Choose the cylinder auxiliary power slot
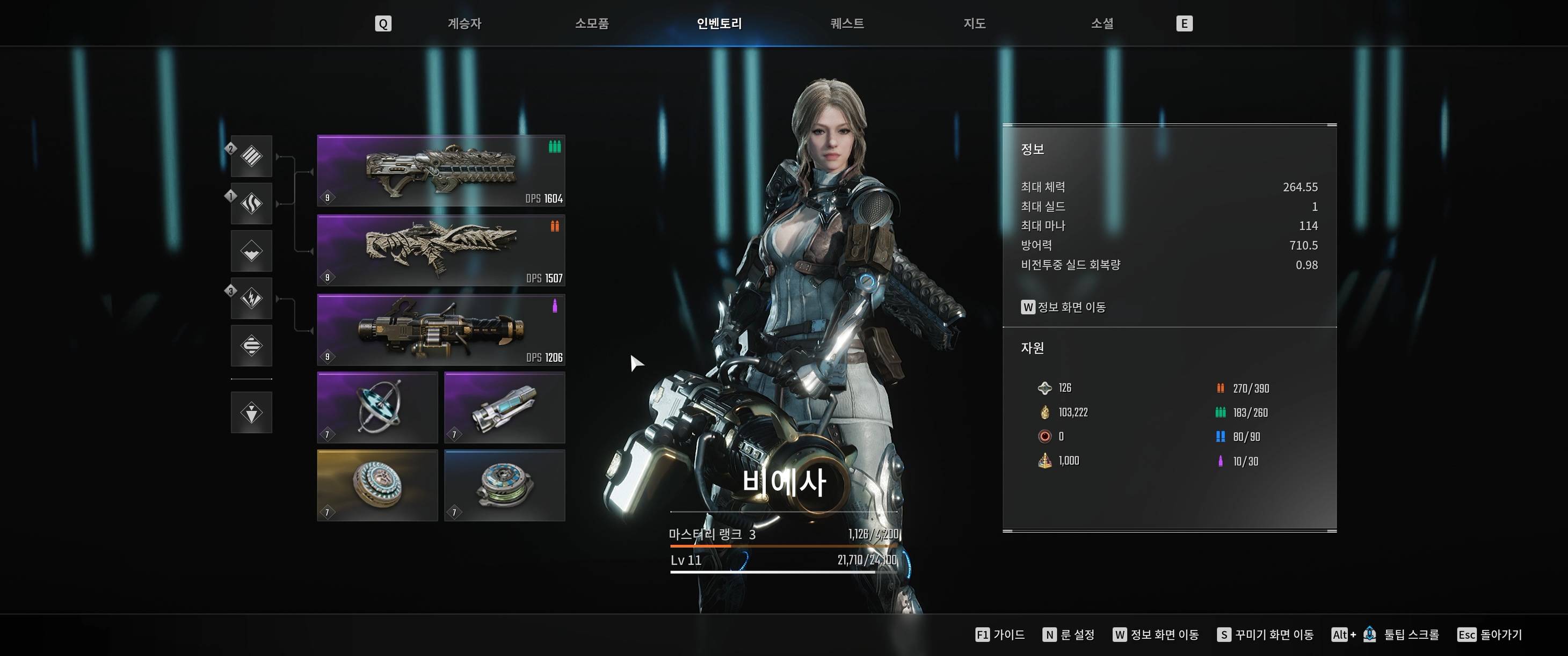This screenshot has width=1568, height=656. pos(505,407)
